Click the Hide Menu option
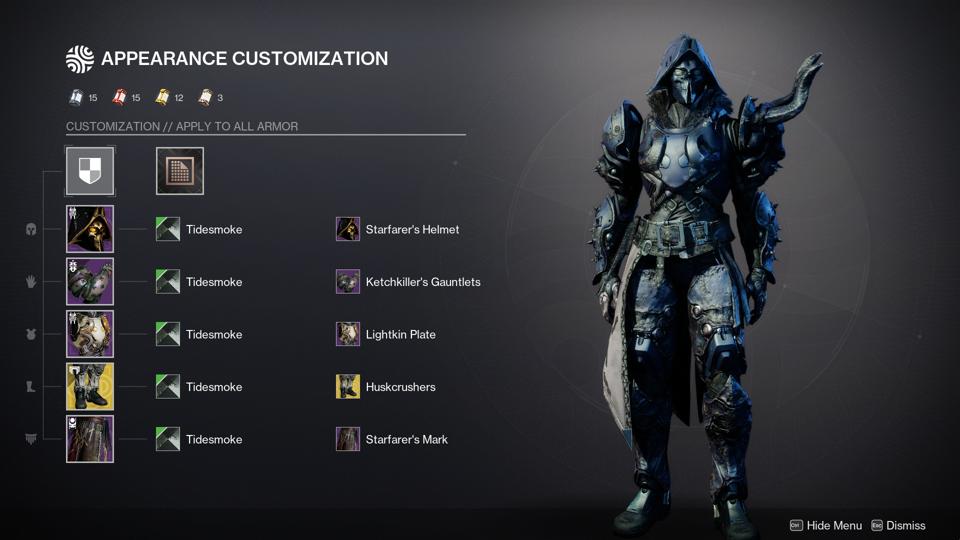 [x=826, y=525]
